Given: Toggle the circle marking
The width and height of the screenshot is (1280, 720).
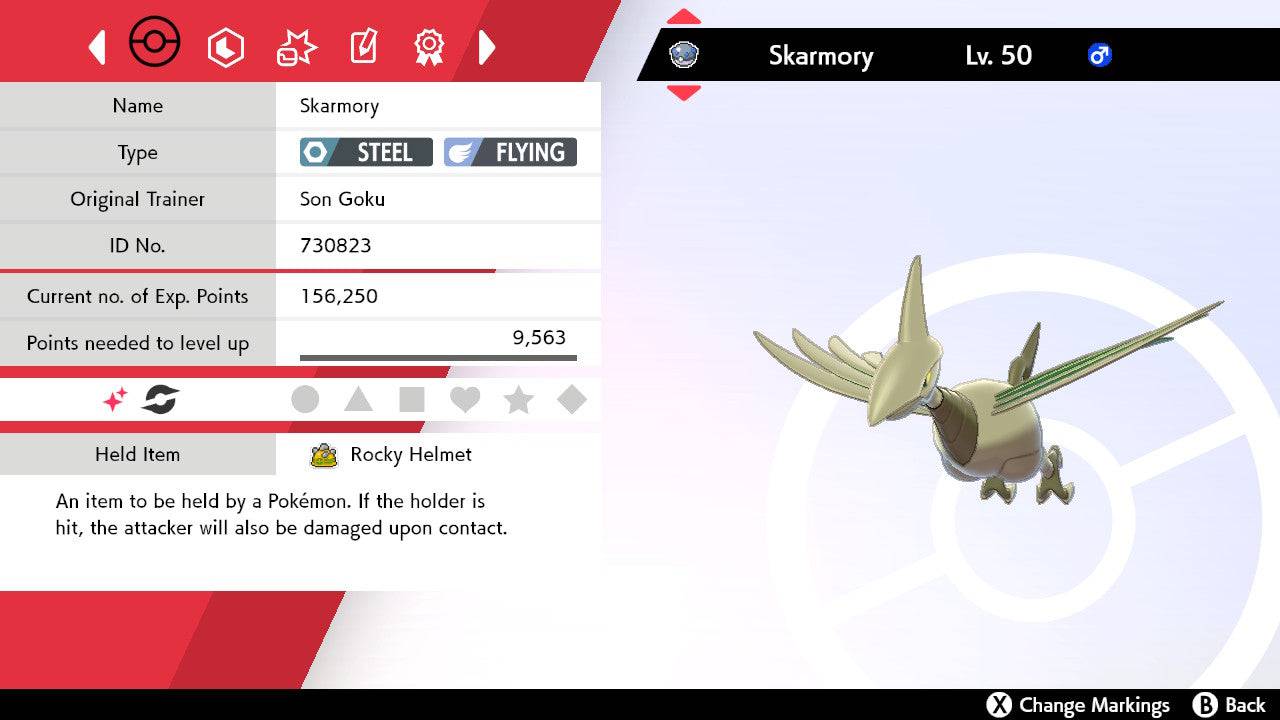Looking at the screenshot, I should tap(305, 400).
